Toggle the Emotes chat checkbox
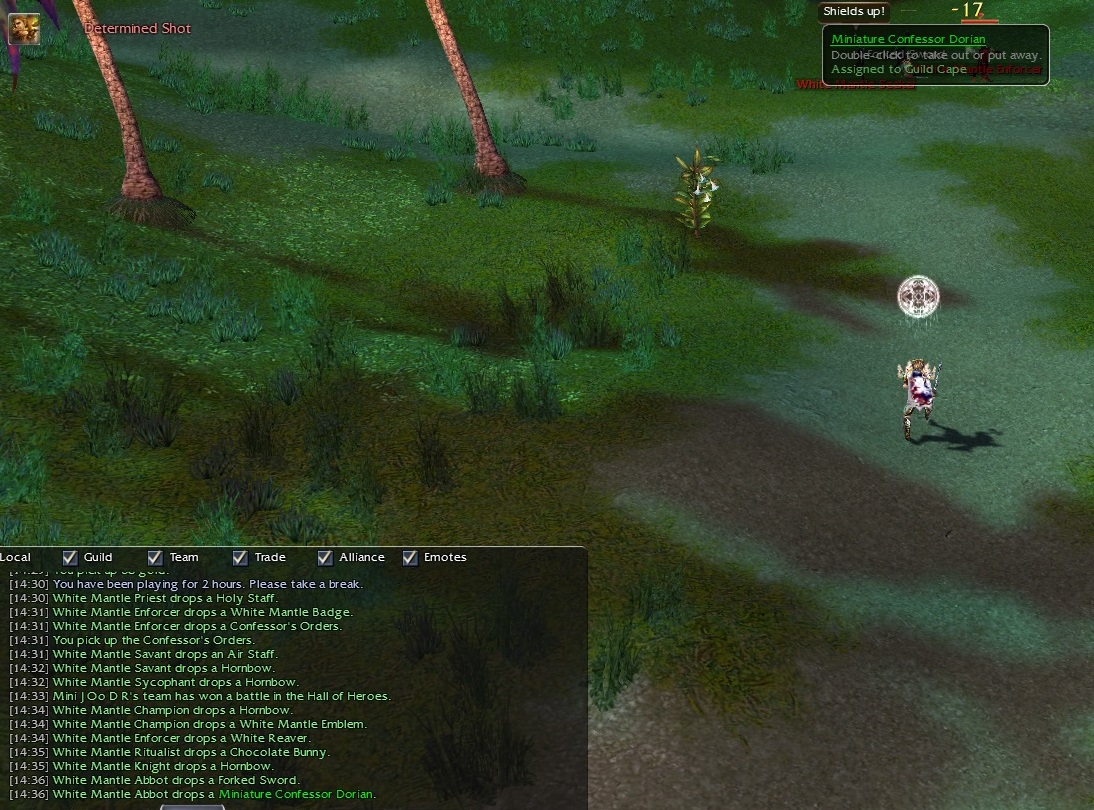The height and width of the screenshot is (810, 1094). point(410,558)
